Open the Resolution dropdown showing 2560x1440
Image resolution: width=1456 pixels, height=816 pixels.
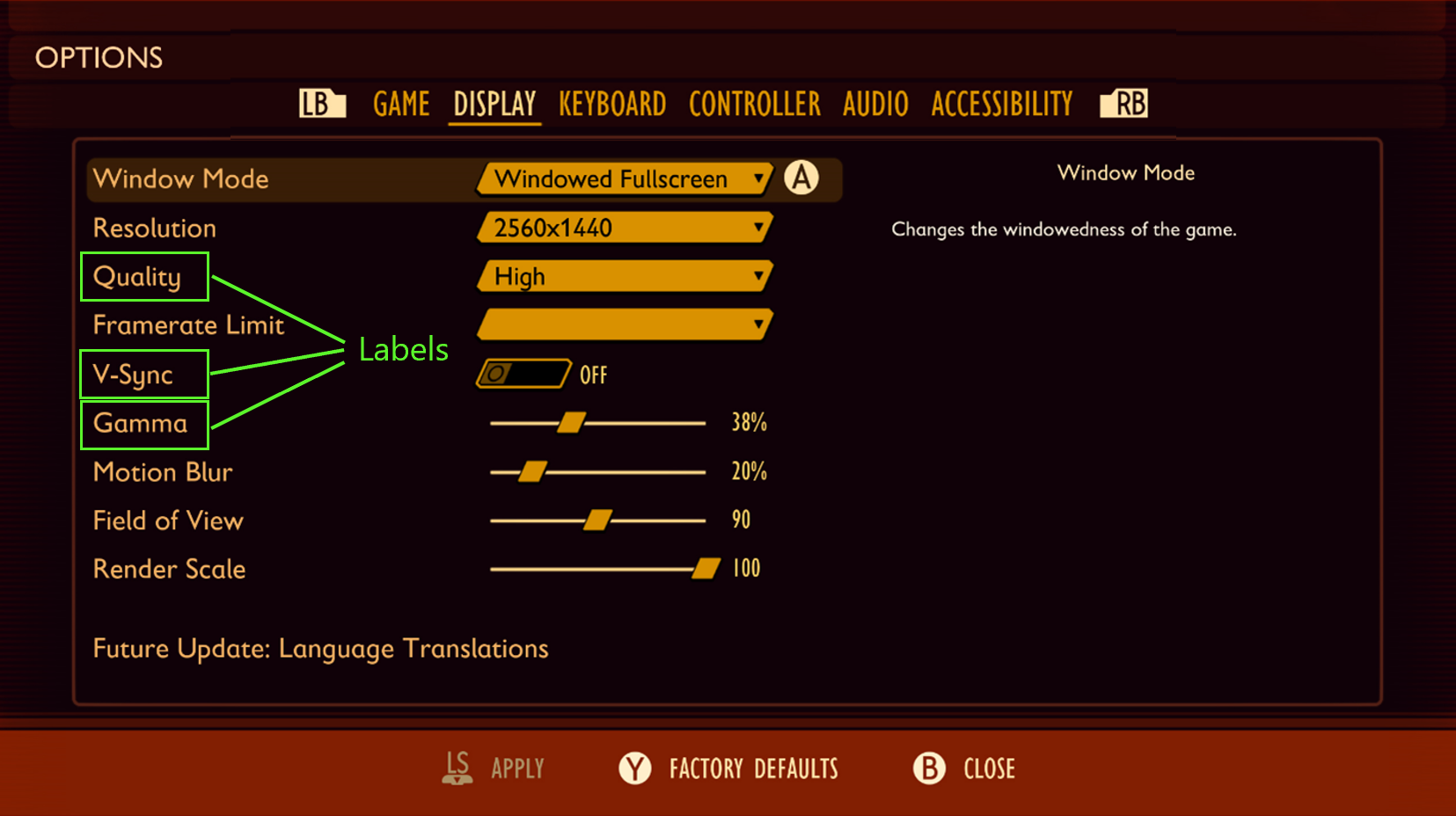(x=625, y=228)
